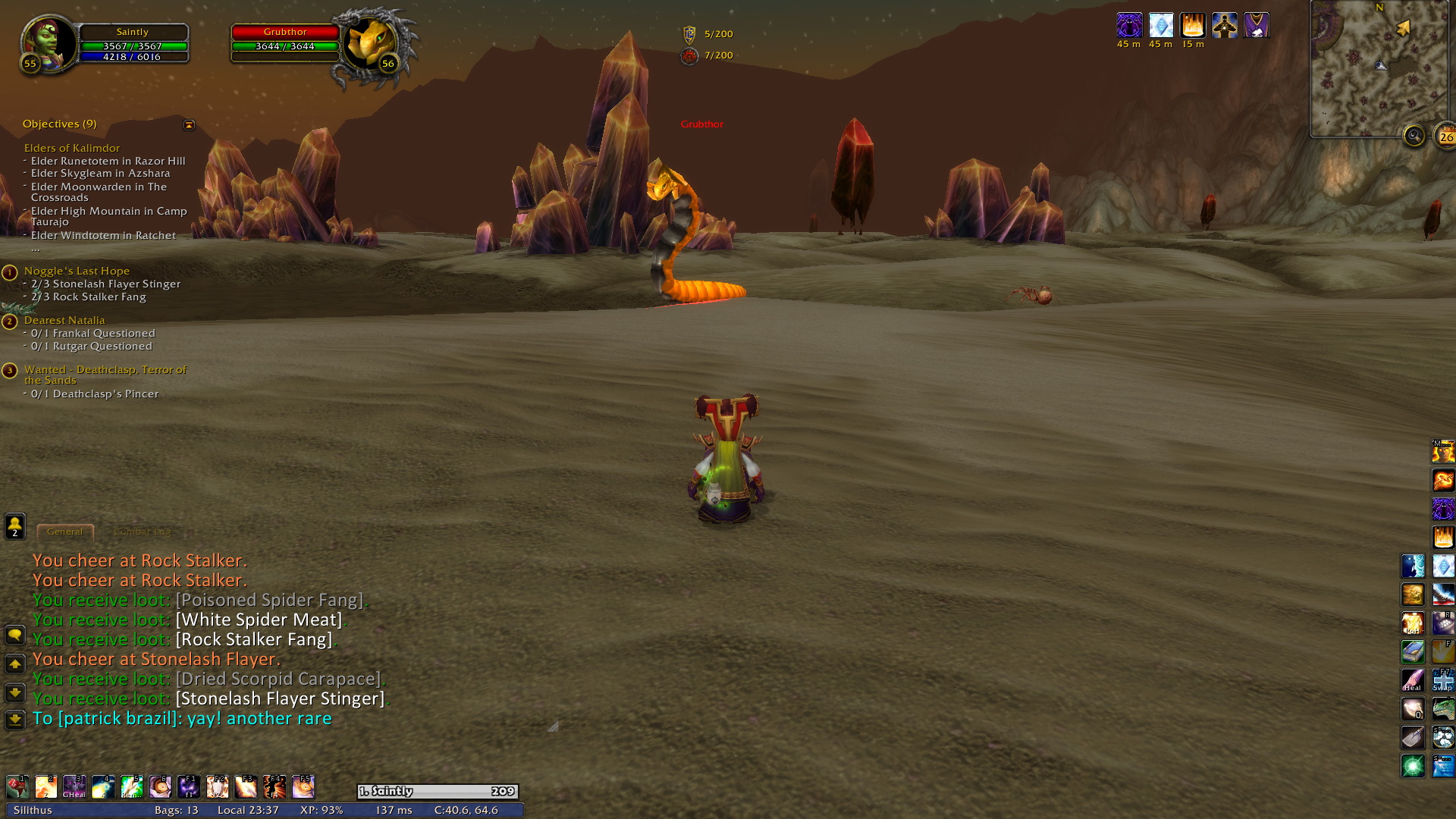Collapse the Objectives tracker

(189, 124)
